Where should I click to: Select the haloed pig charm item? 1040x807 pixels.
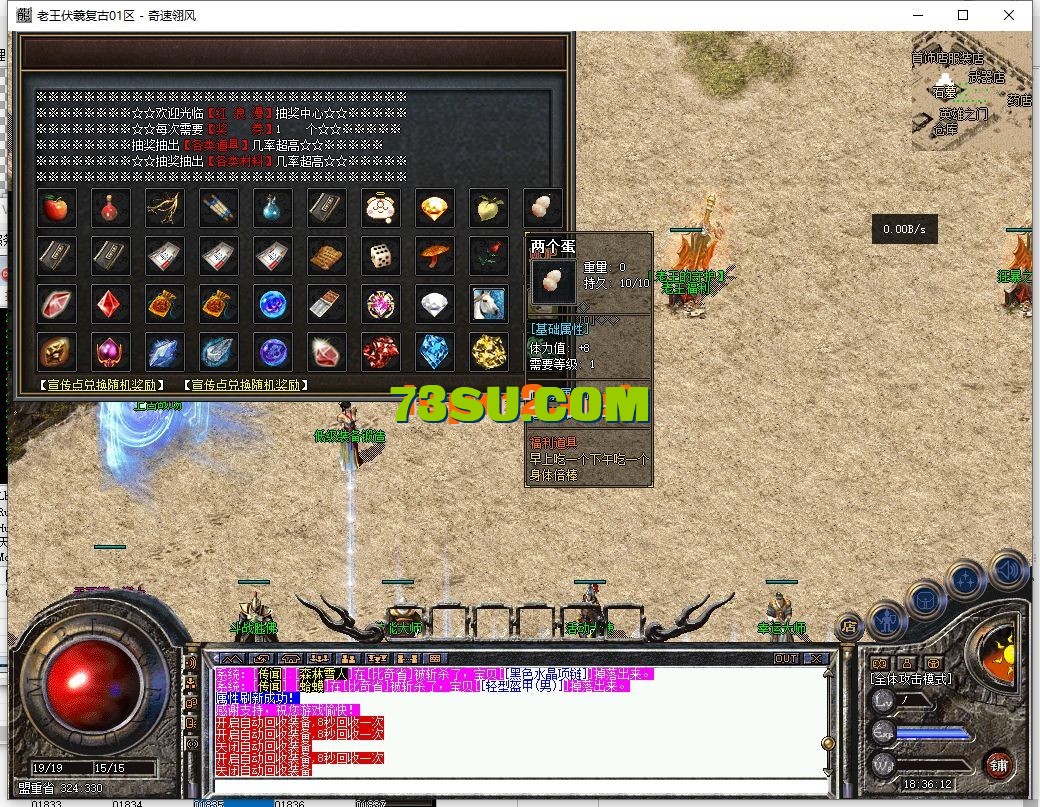[381, 207]
